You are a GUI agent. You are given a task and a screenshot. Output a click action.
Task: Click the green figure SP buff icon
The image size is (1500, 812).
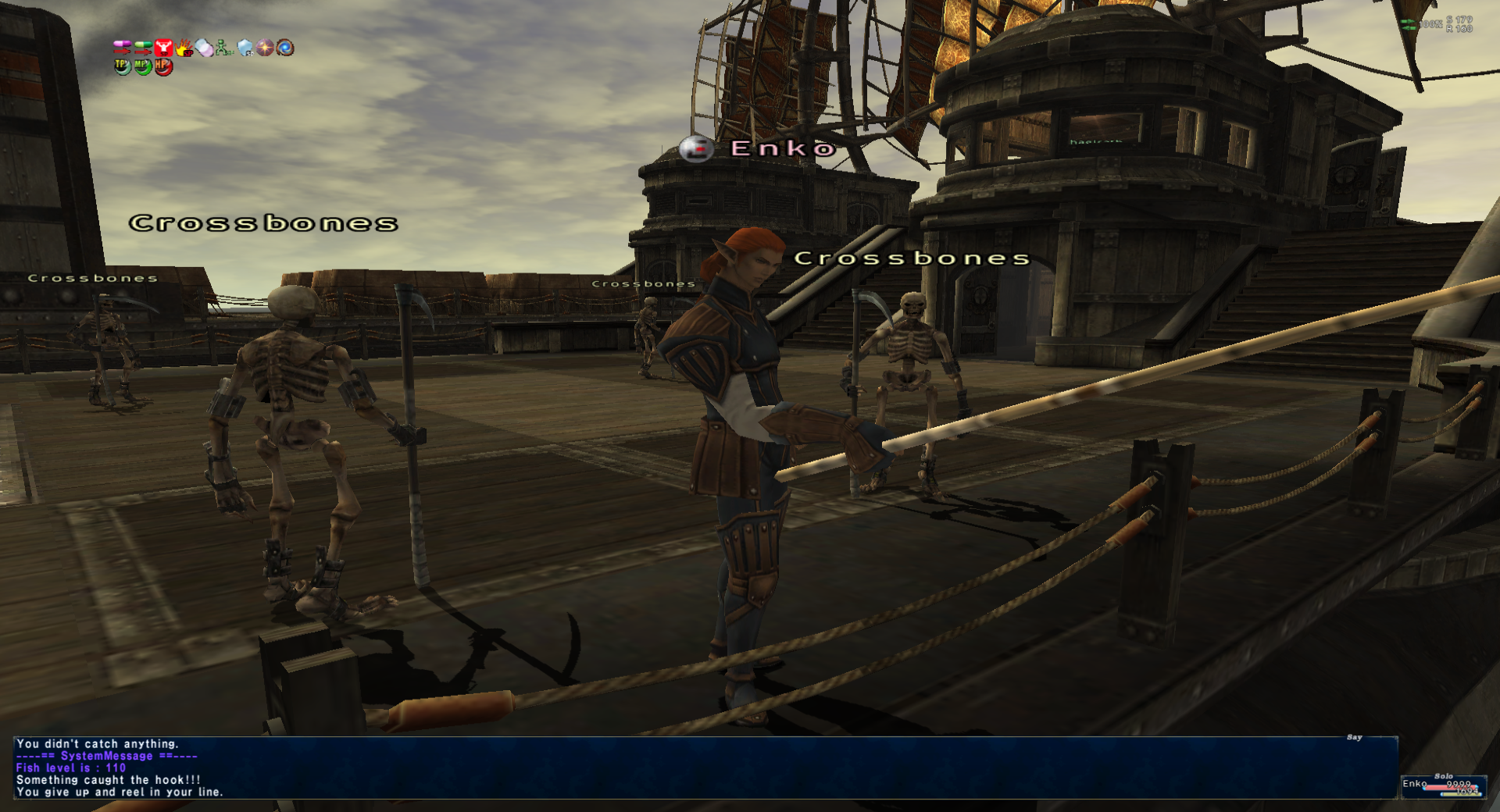pos(224,48)
